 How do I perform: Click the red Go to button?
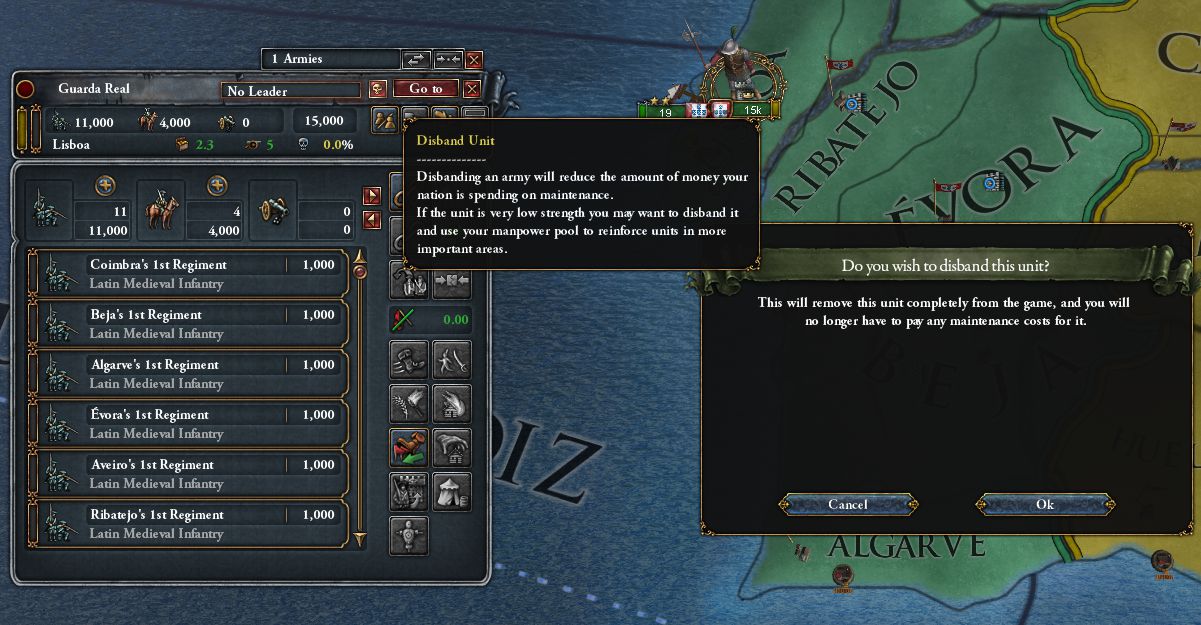pyautogui.click(x=426, y=89)
